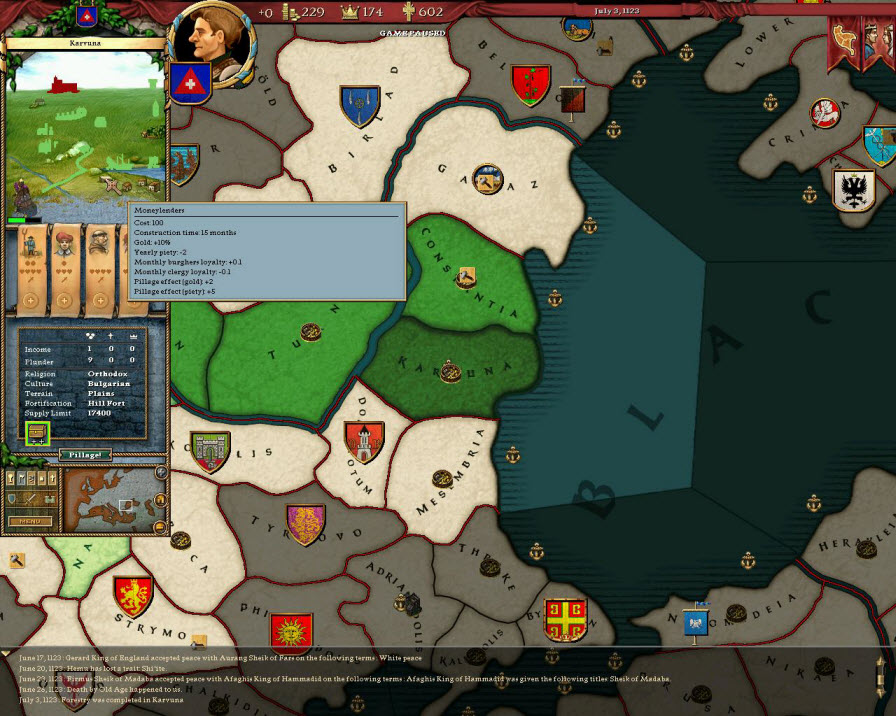Click the Europe minimap
The height and width of the screenshot is (716, 896).
click(x=110, y=500)
